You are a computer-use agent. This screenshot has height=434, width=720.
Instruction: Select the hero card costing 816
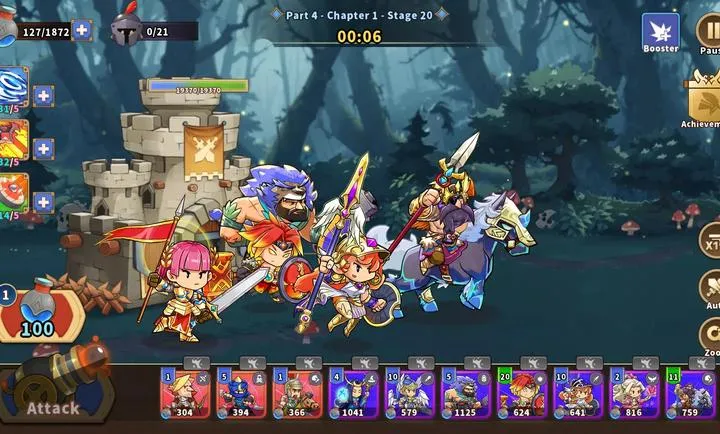click(x=634, y=393)
